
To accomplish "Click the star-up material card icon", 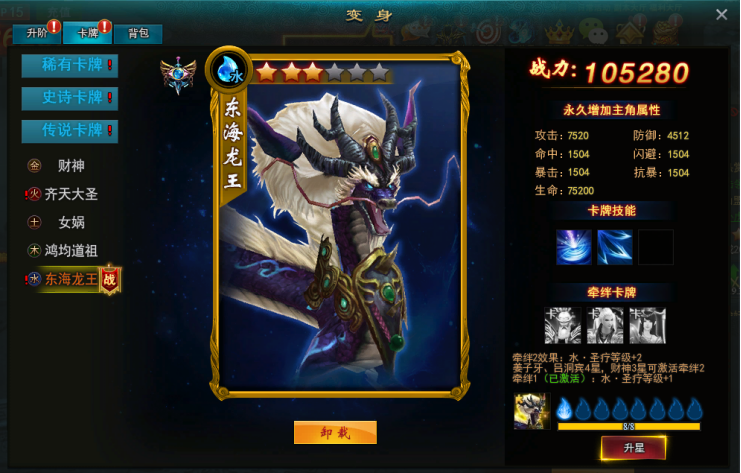I will pos(529,412).
